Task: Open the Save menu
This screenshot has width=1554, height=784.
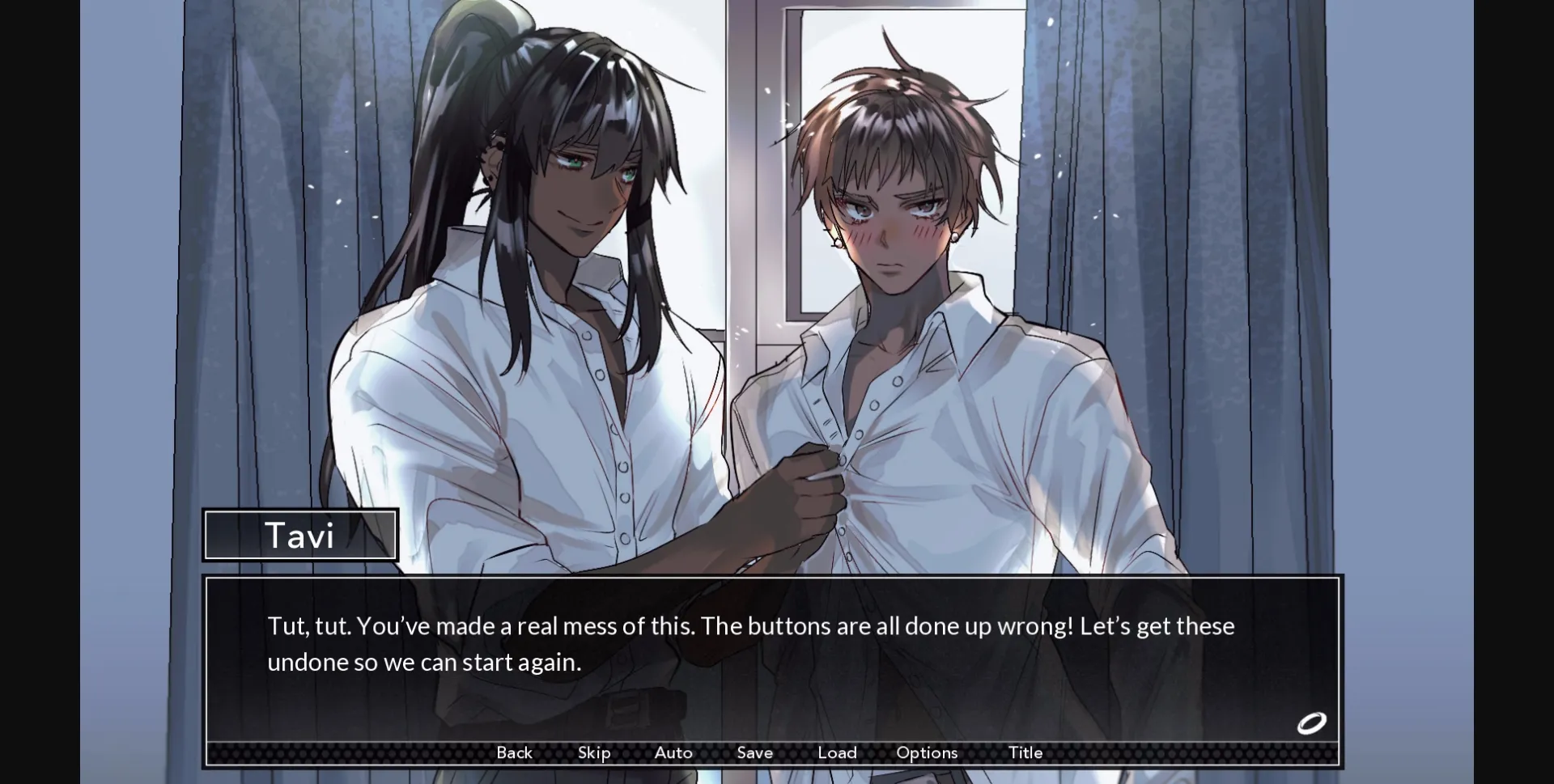Action: 754,752
